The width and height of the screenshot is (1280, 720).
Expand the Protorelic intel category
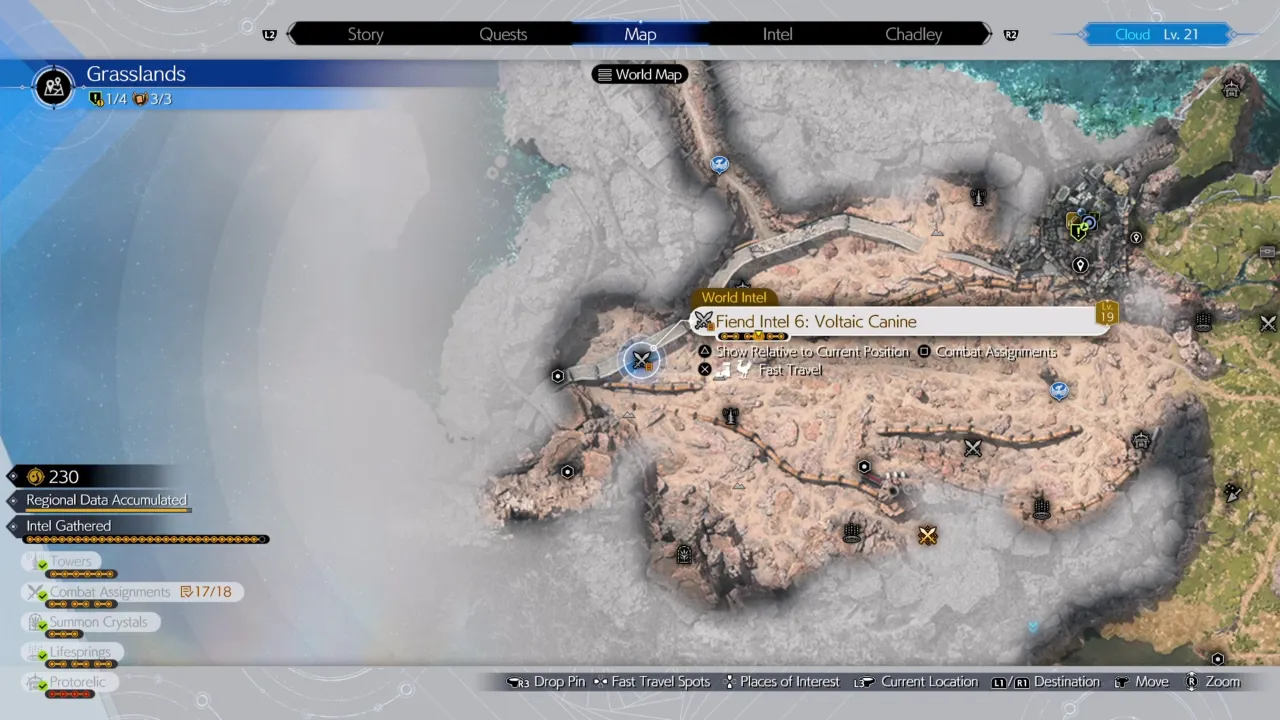[x=77, y=681]
